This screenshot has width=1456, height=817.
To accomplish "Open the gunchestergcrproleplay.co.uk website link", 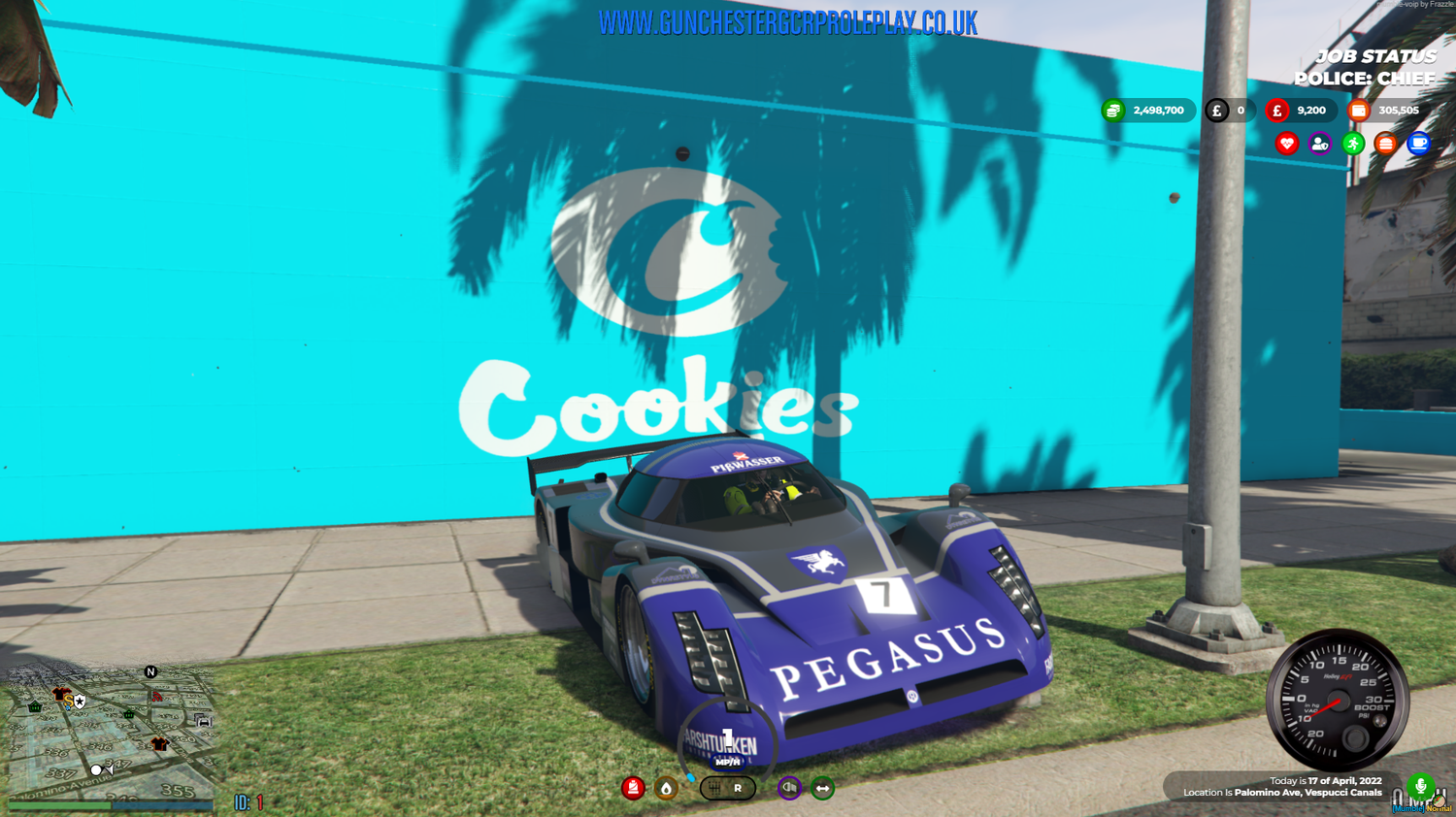I will click(787, 23).
